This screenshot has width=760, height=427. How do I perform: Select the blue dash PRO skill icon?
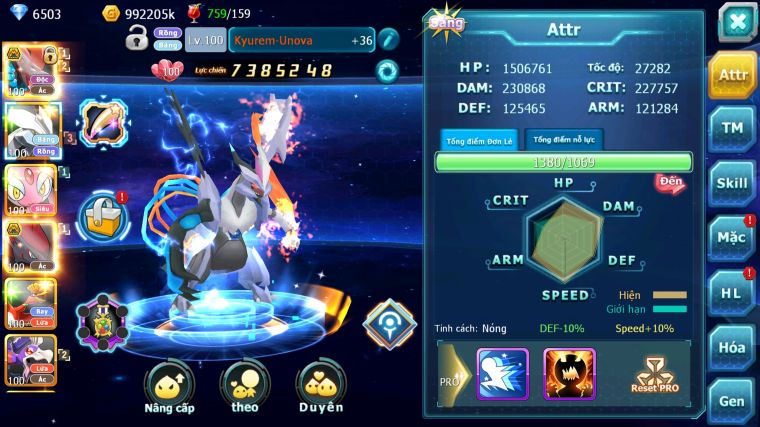pyautogui.click(x=502, y=374)
